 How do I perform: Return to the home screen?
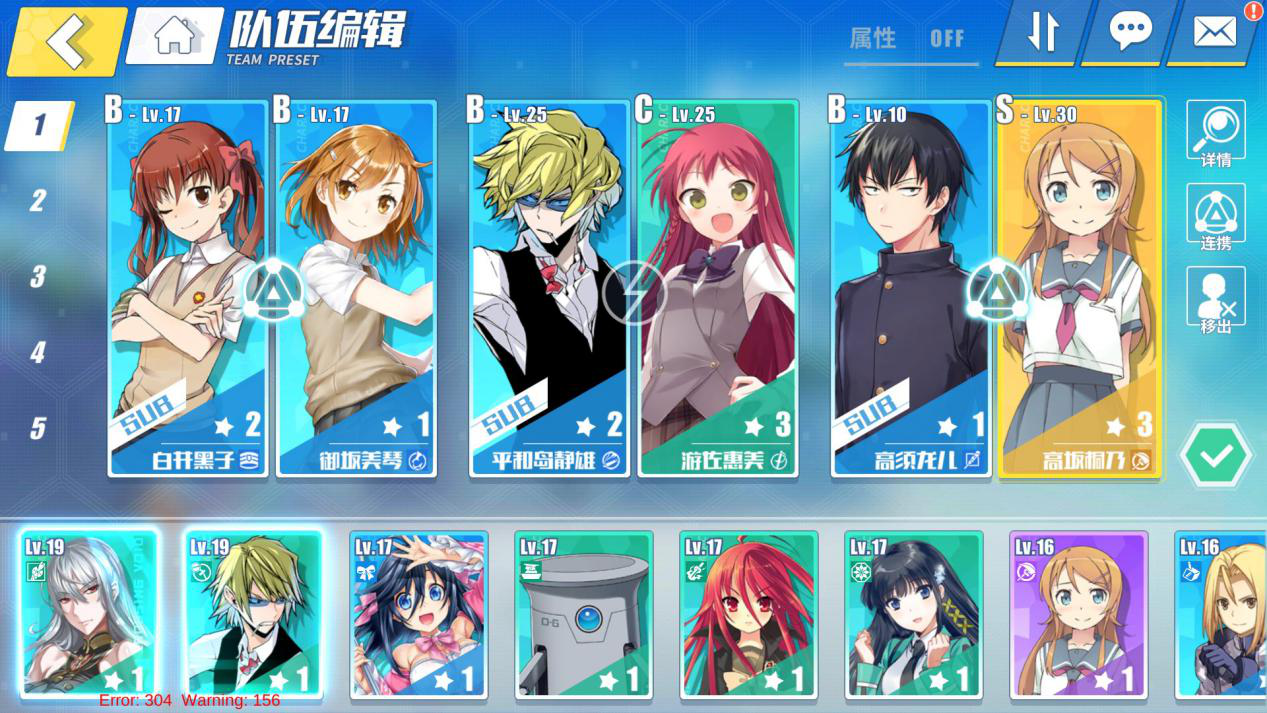coord(175,36)
